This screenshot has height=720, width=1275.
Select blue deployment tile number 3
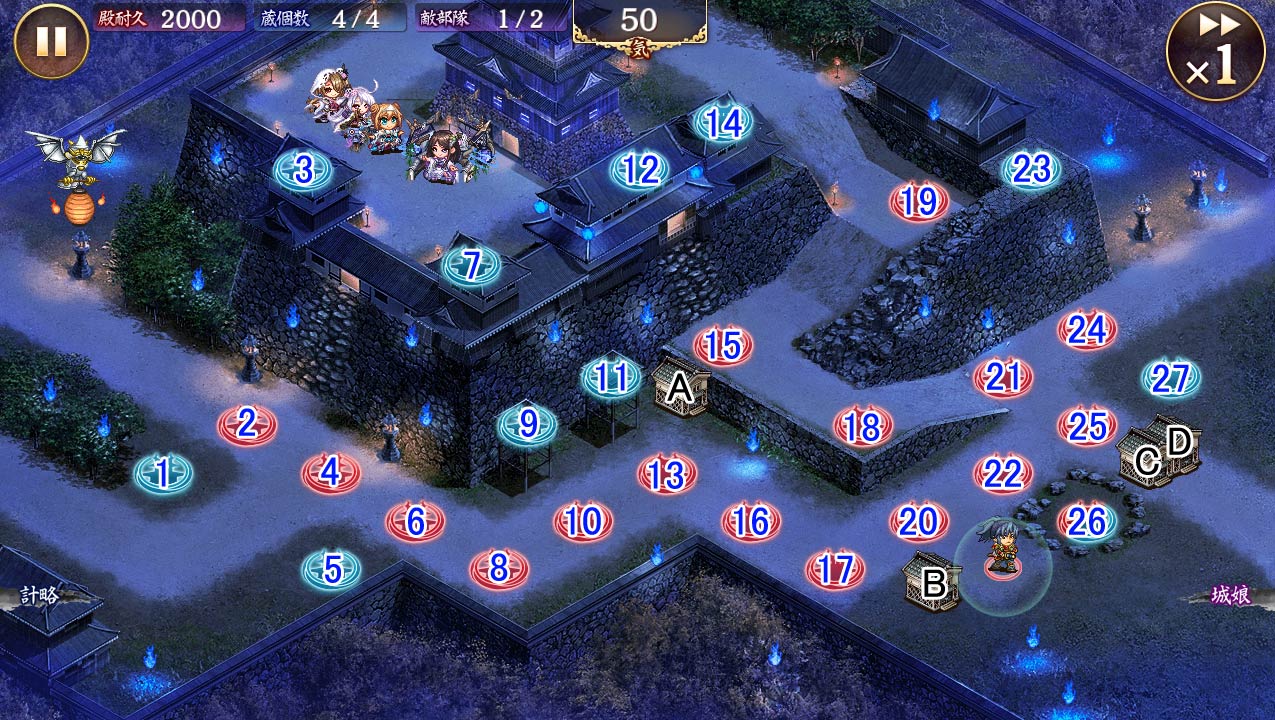point(303,171)
